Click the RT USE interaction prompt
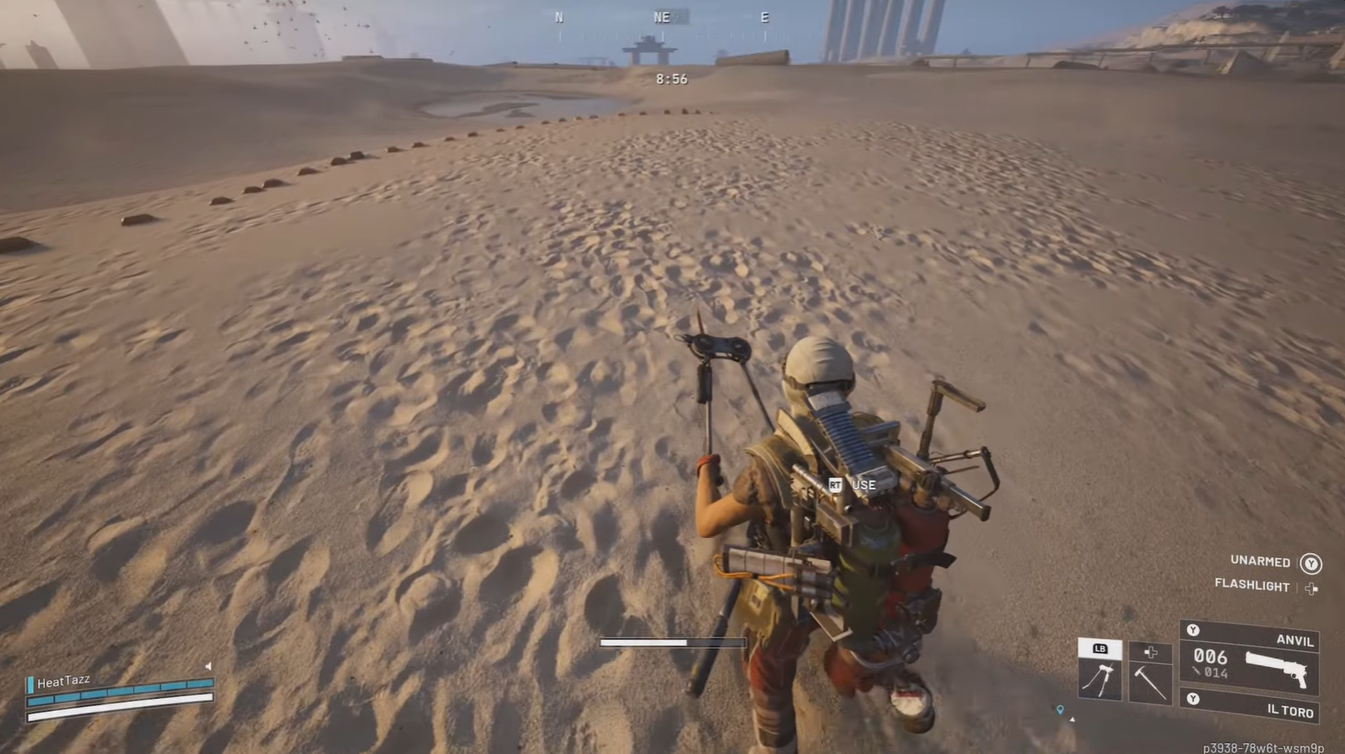 pyautogui.click(x=850, y=485)
